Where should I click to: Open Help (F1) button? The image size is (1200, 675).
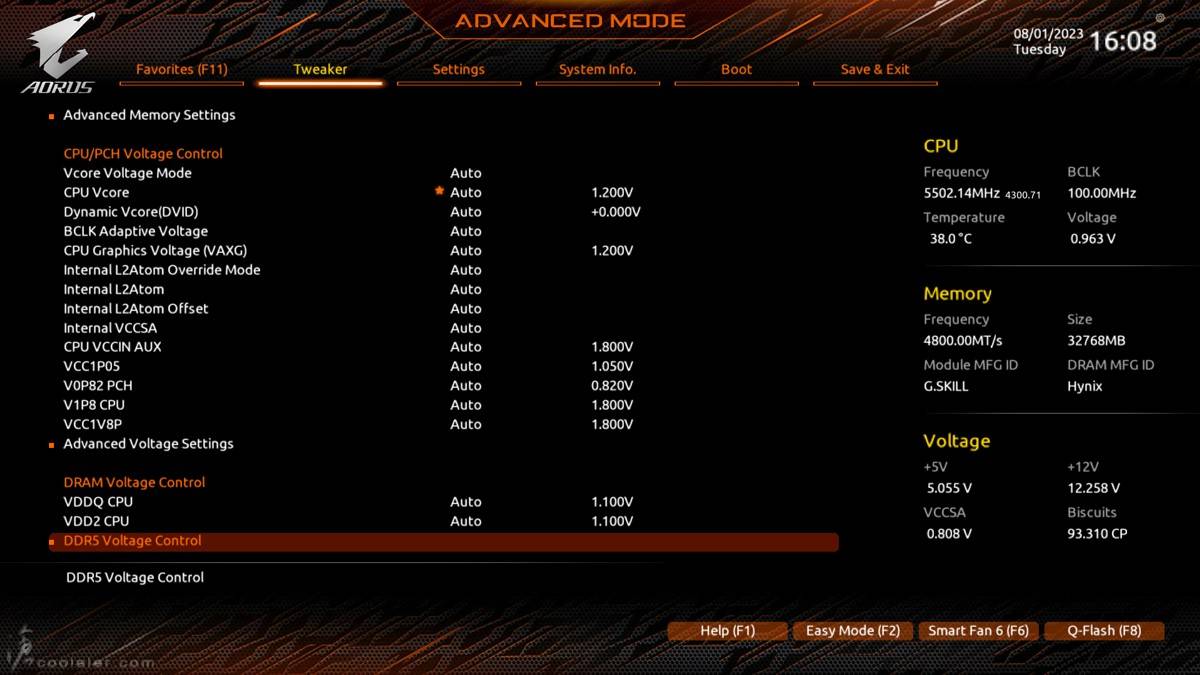tap(727, 631)
